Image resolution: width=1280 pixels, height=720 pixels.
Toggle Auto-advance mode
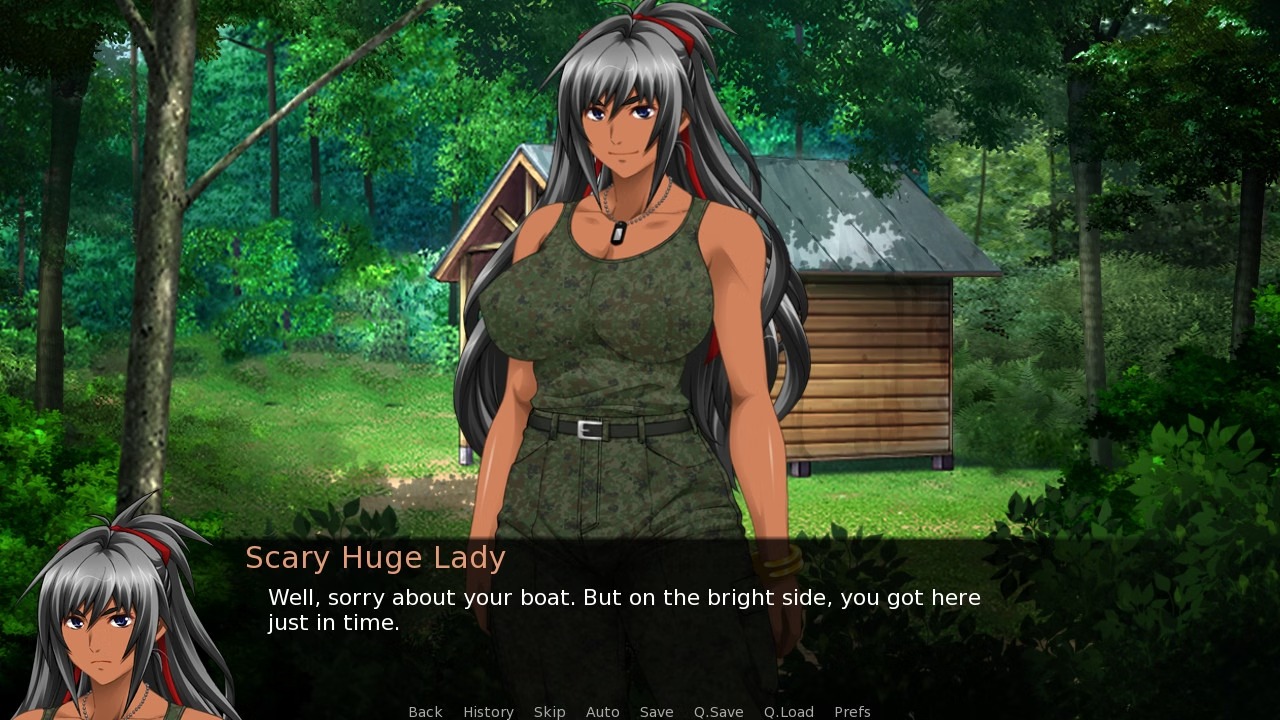pyautogui.click(x=602, y=712)
